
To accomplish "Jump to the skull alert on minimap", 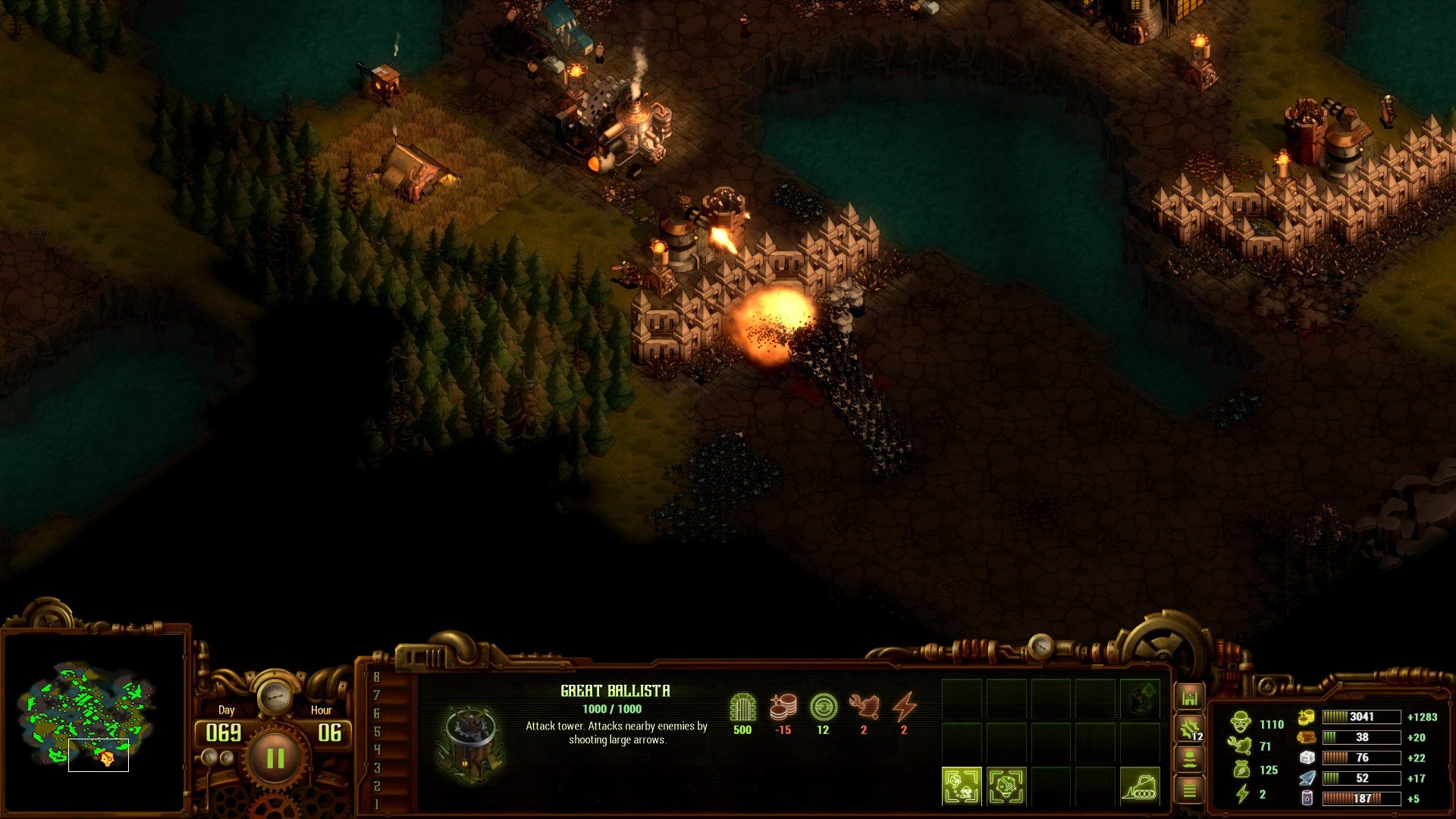I will point(106,758).
